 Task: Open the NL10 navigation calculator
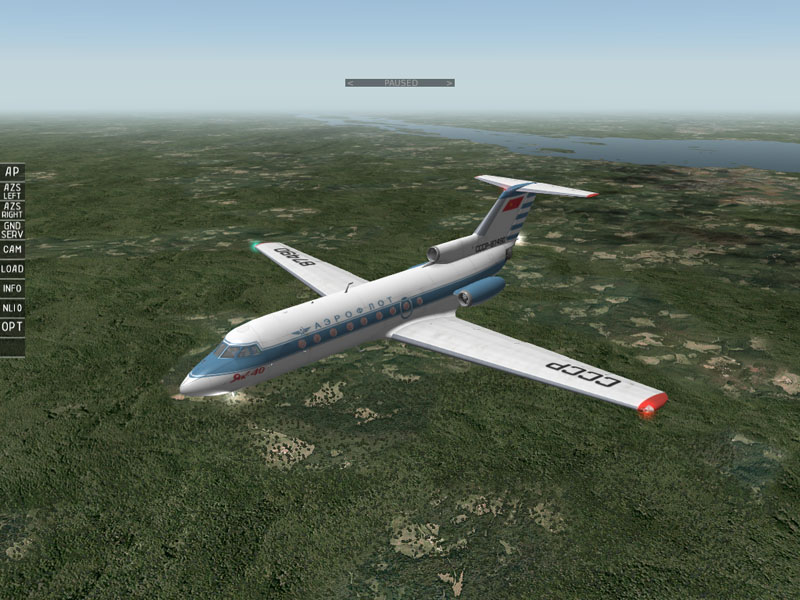point(12,308)
